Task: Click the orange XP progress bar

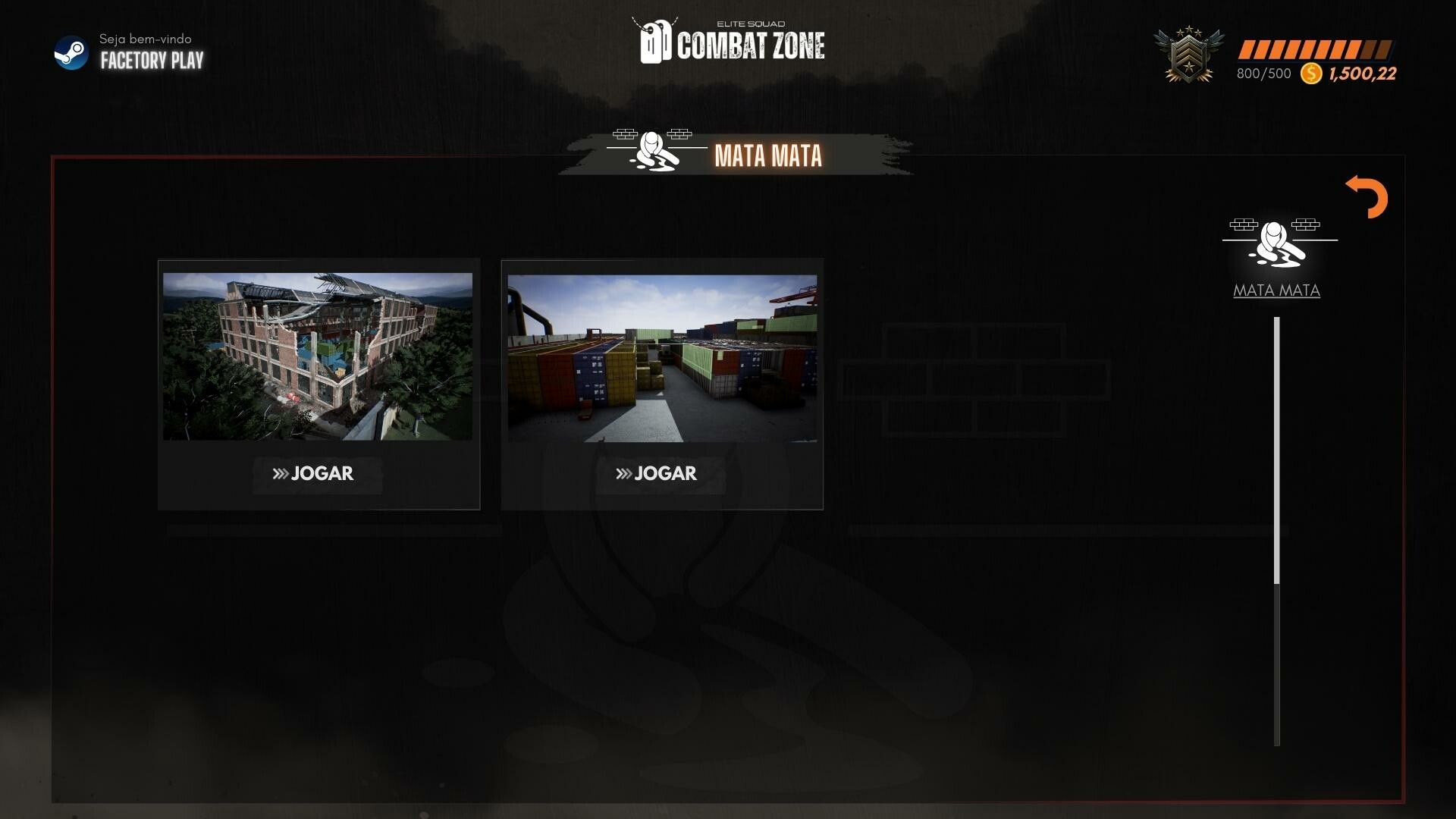Action: [x=1316, y=49]
